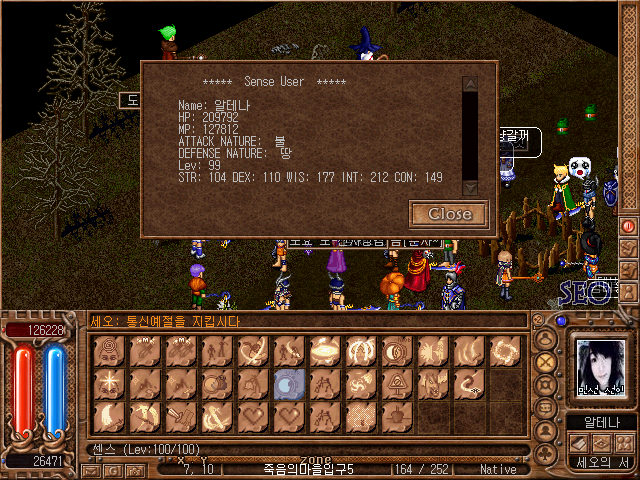
Task: Click the red round button on right edge
Action: (x=629, y=226)
